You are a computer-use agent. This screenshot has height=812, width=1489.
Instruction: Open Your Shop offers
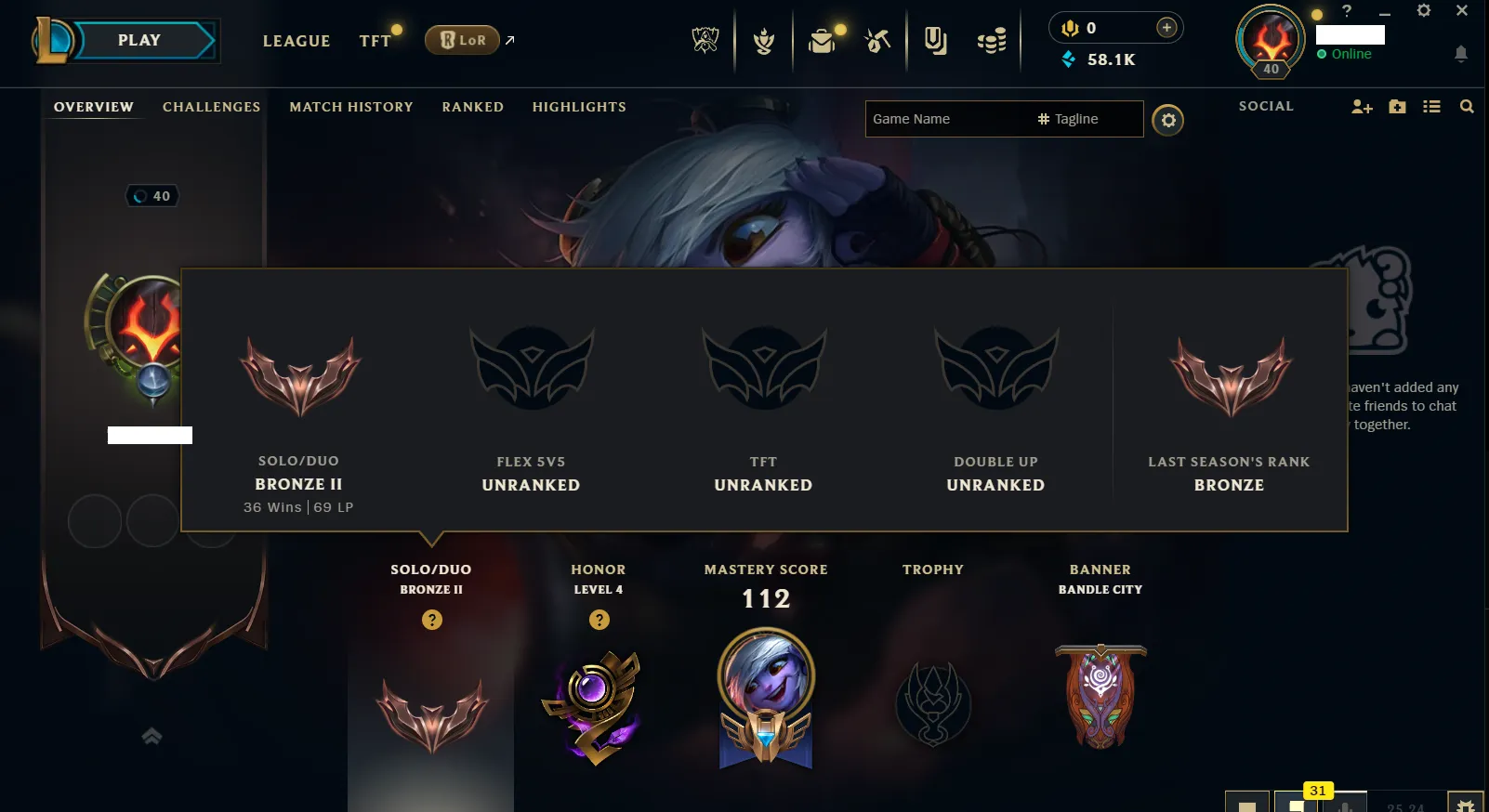coord(935,40)
